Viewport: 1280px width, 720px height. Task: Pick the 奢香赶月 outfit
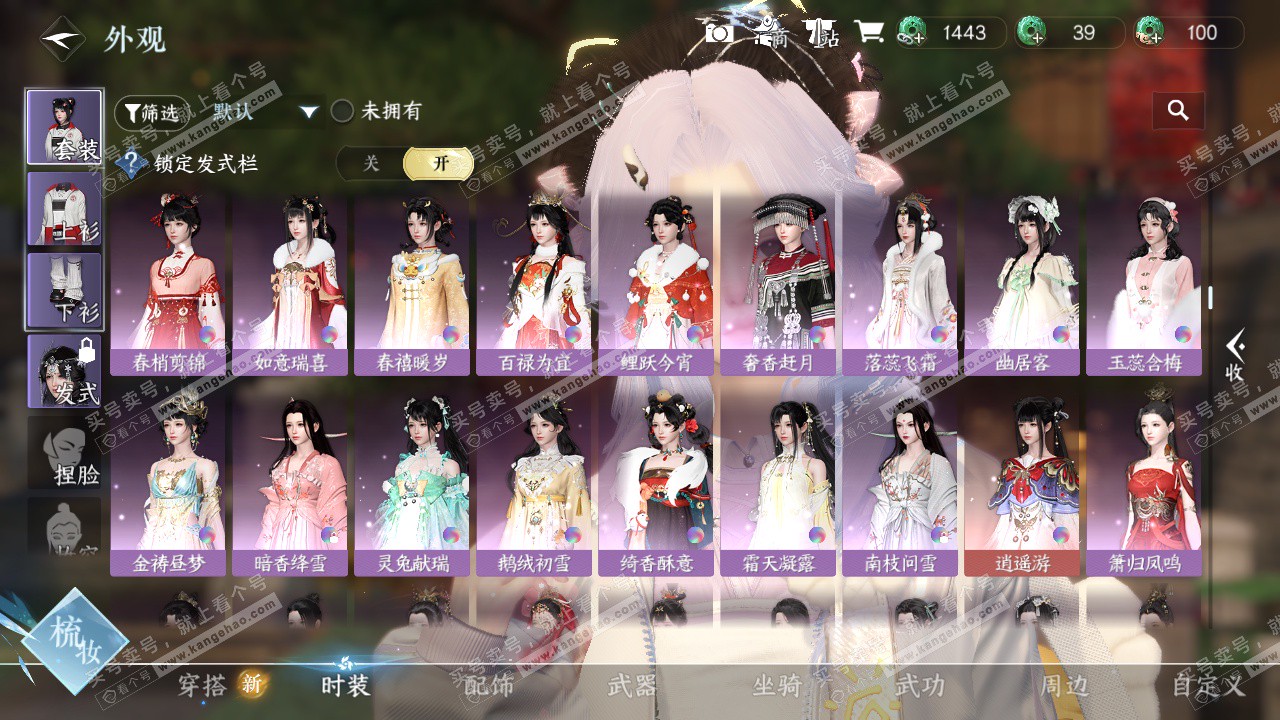pos(778,285)
